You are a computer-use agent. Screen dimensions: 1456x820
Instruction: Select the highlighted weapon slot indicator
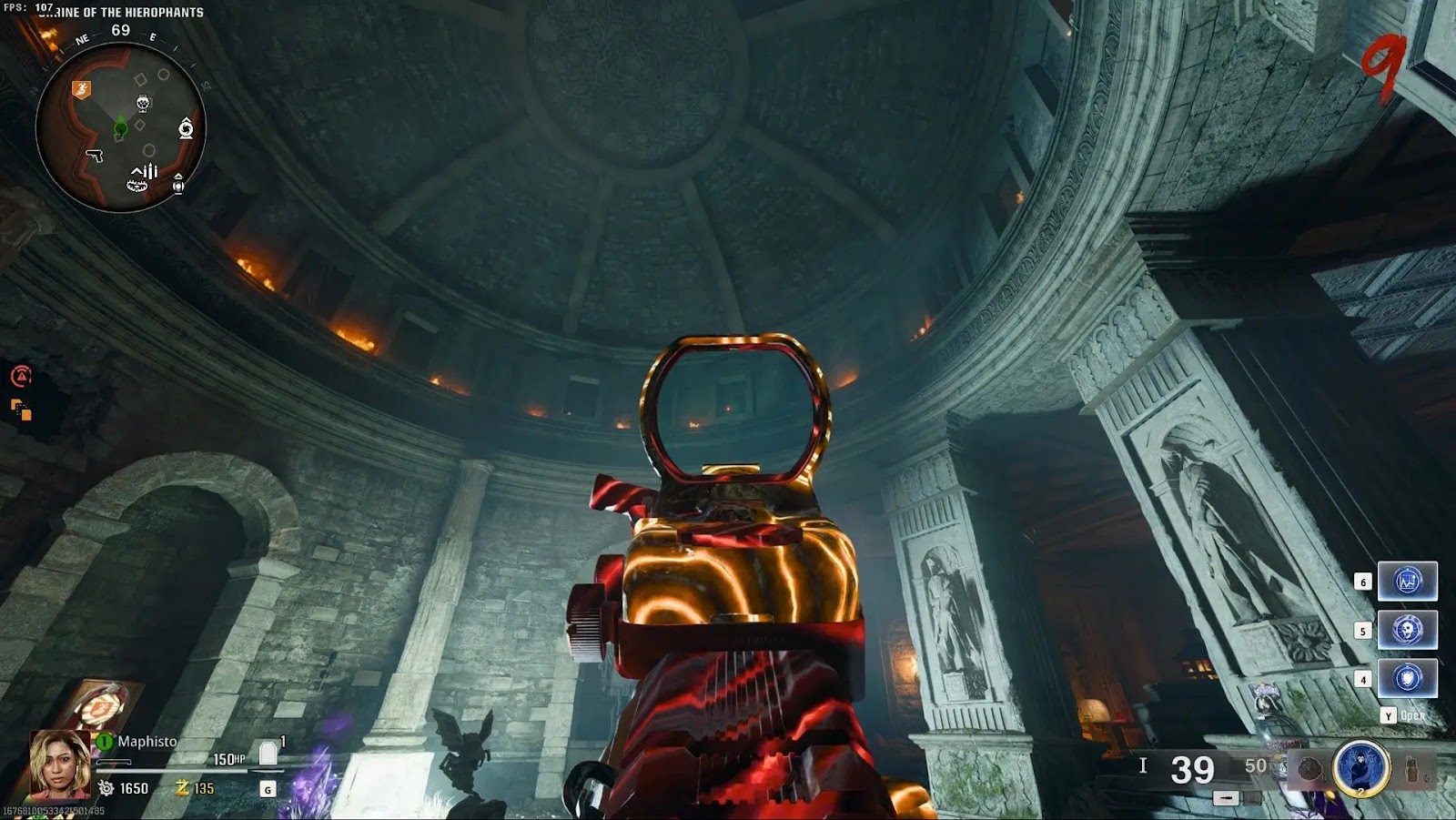(1226, 798)
